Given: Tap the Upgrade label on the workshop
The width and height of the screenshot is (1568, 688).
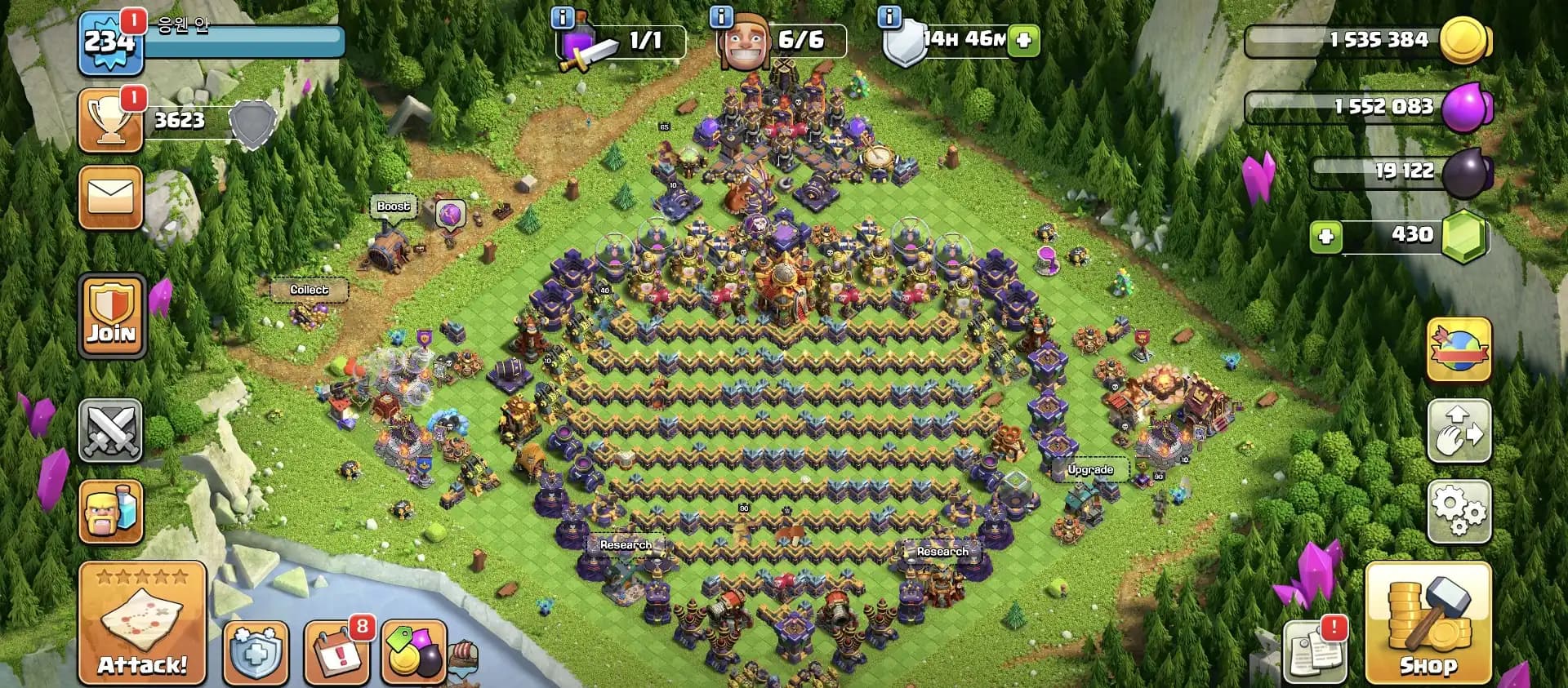Looking at the screenshot, I should coord(1091,469).
